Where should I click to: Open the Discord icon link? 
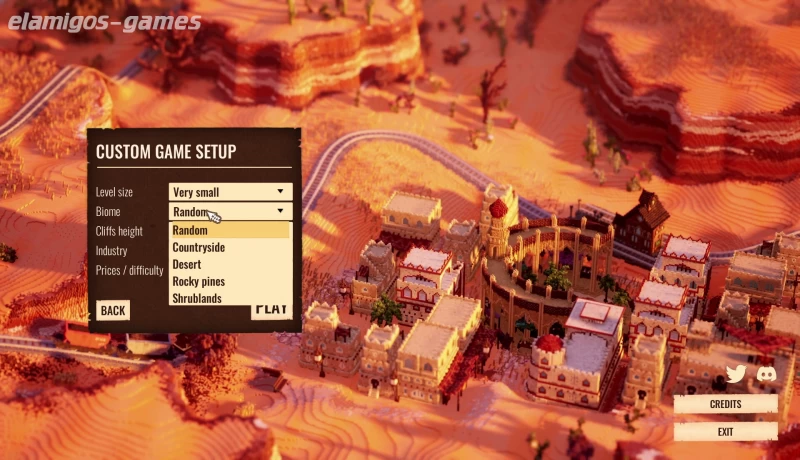[767, 374]
